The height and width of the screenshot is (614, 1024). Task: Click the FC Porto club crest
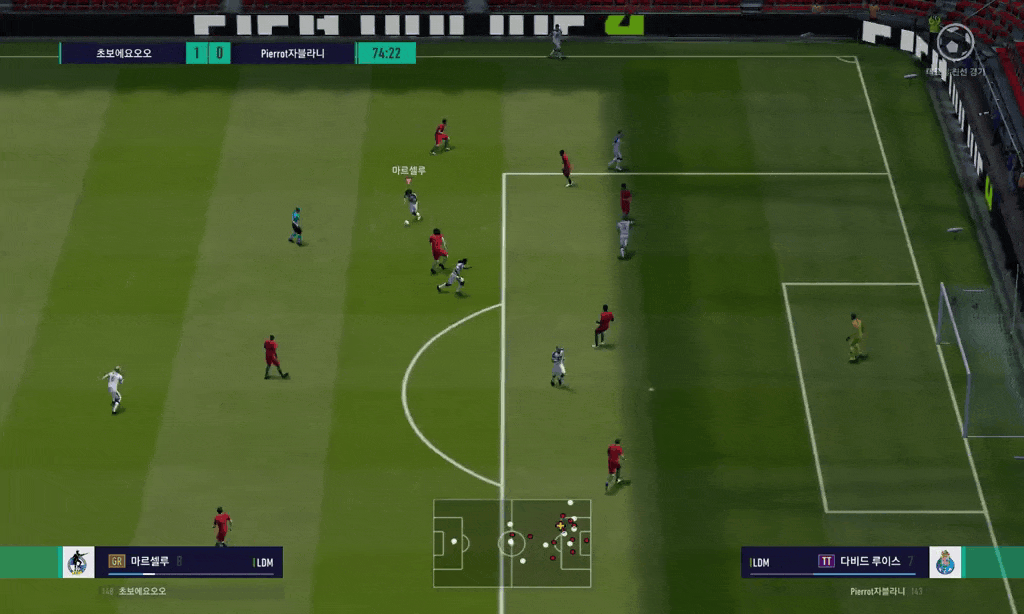click(945, 562)
